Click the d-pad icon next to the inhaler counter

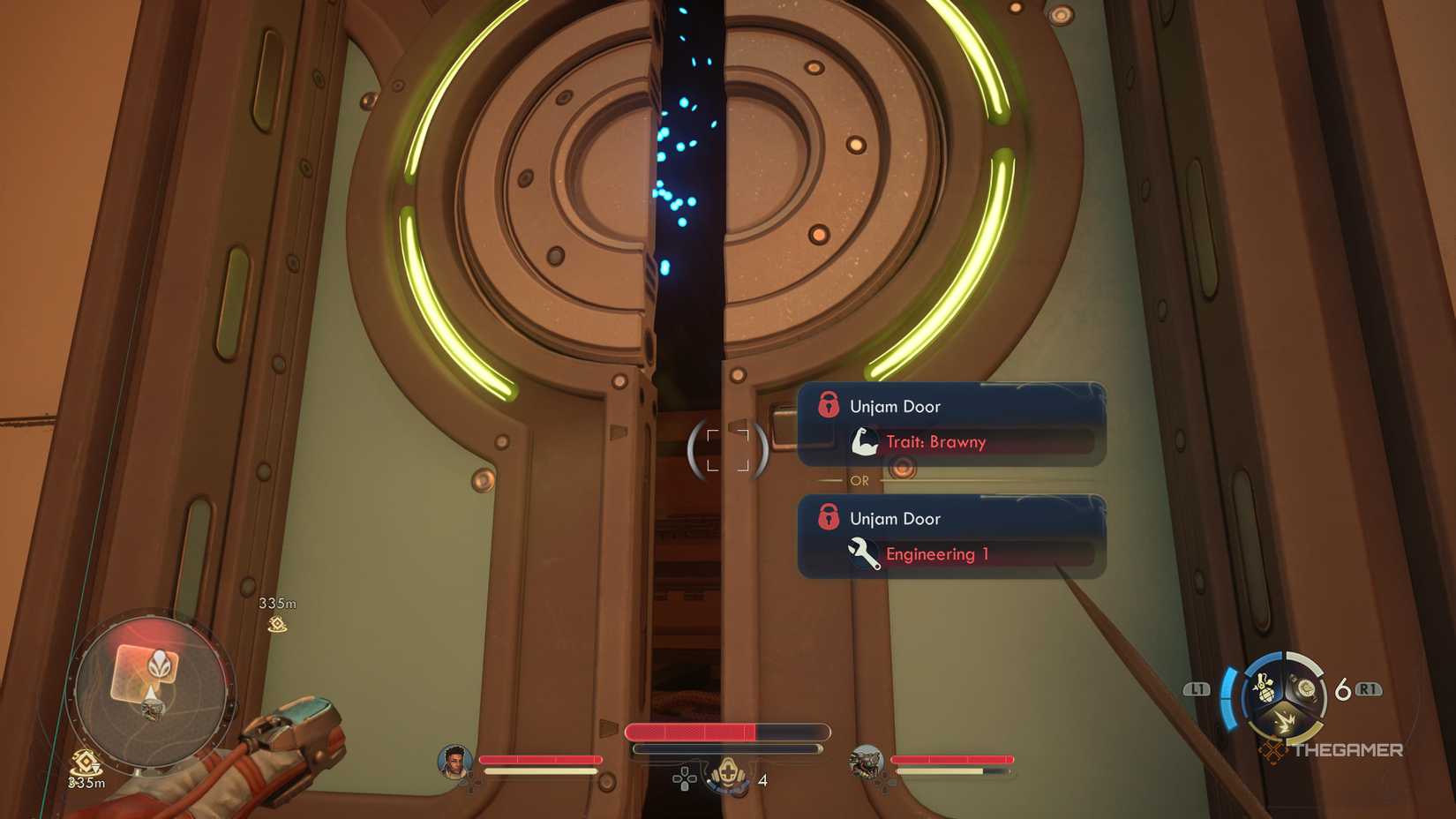tap(685, 780)
